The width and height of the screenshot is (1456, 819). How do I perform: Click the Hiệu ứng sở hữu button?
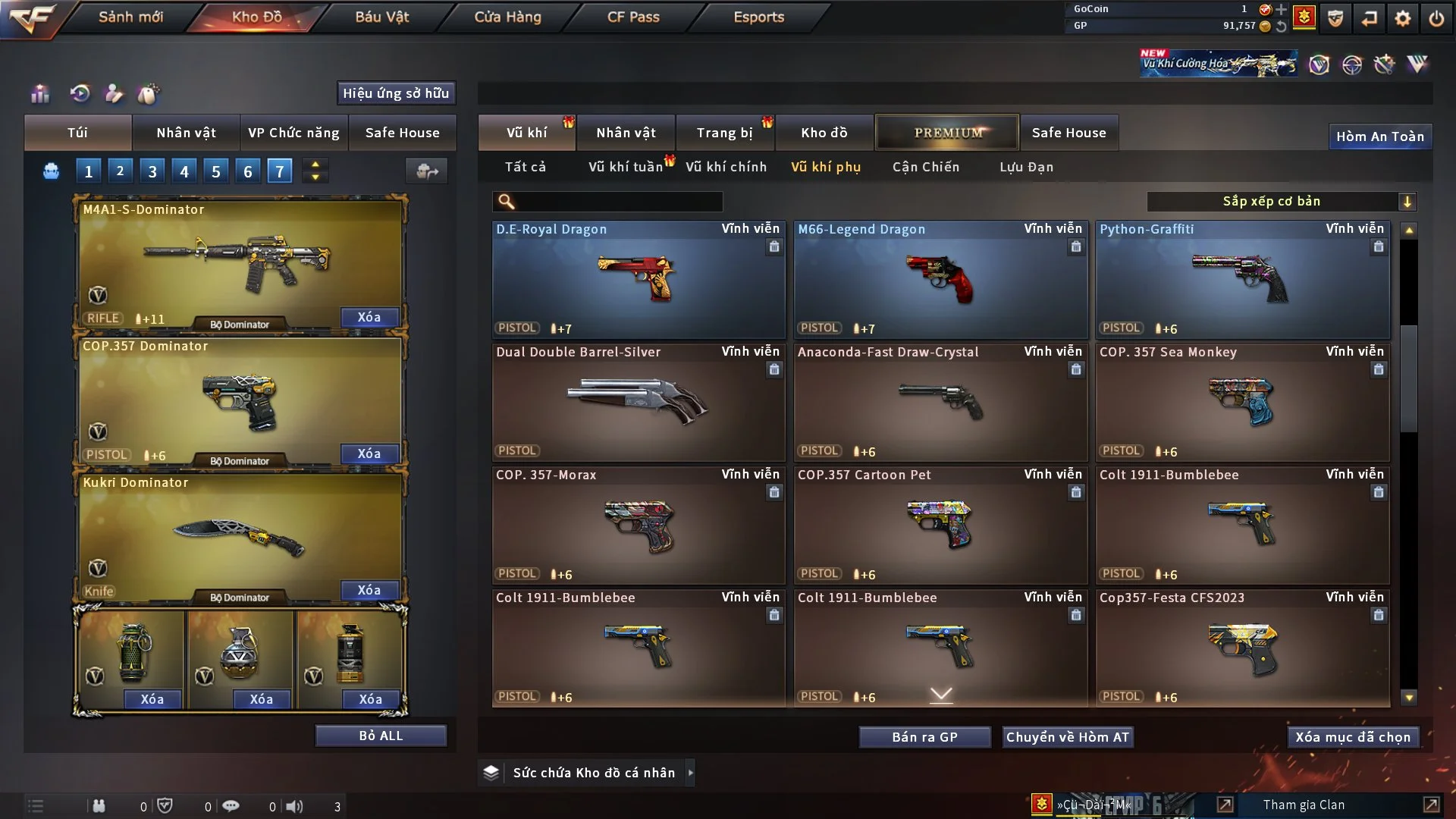[x=396, y=93]
